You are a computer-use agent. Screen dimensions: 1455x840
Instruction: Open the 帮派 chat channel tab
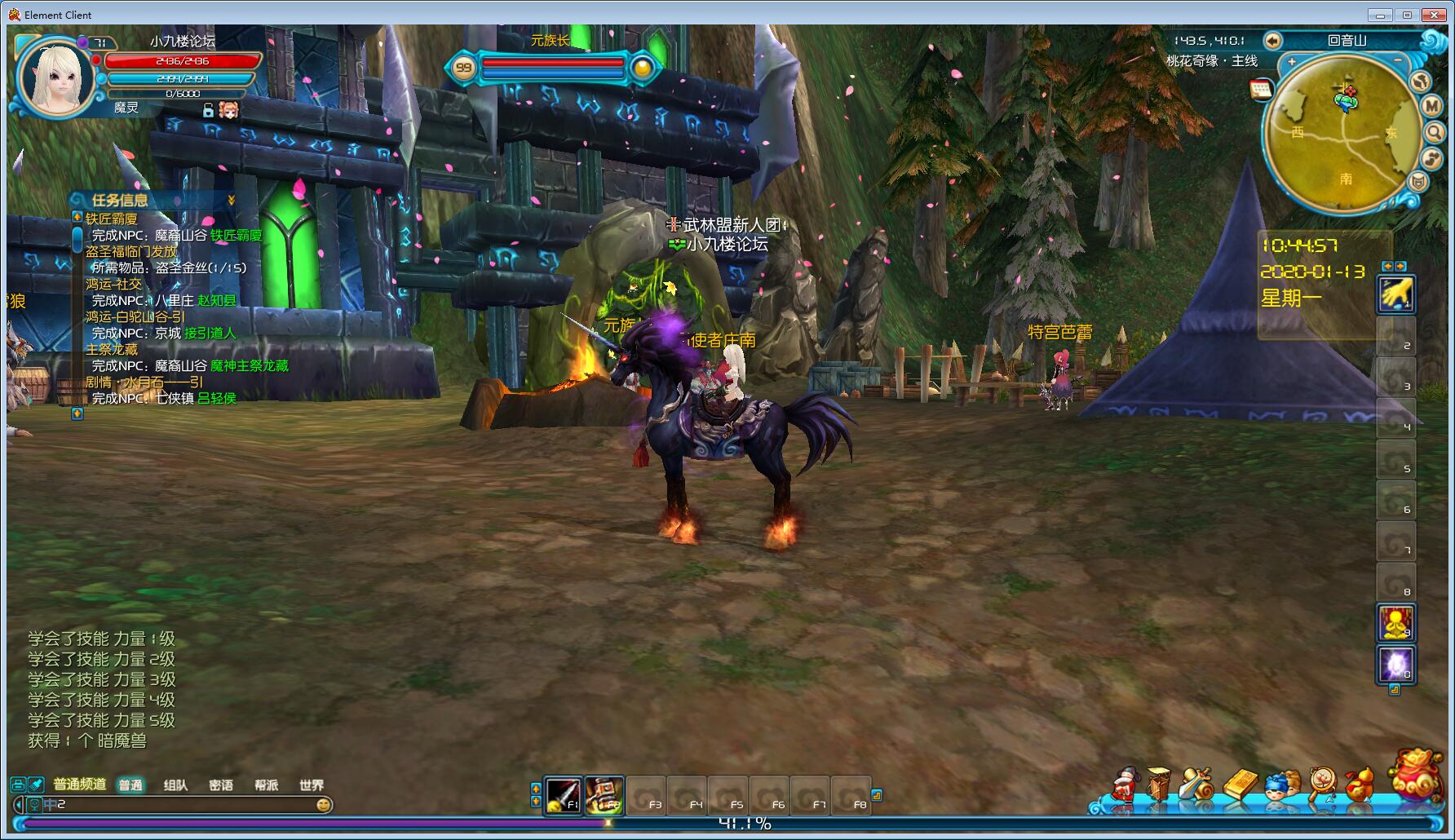click(x=266, y=785)
